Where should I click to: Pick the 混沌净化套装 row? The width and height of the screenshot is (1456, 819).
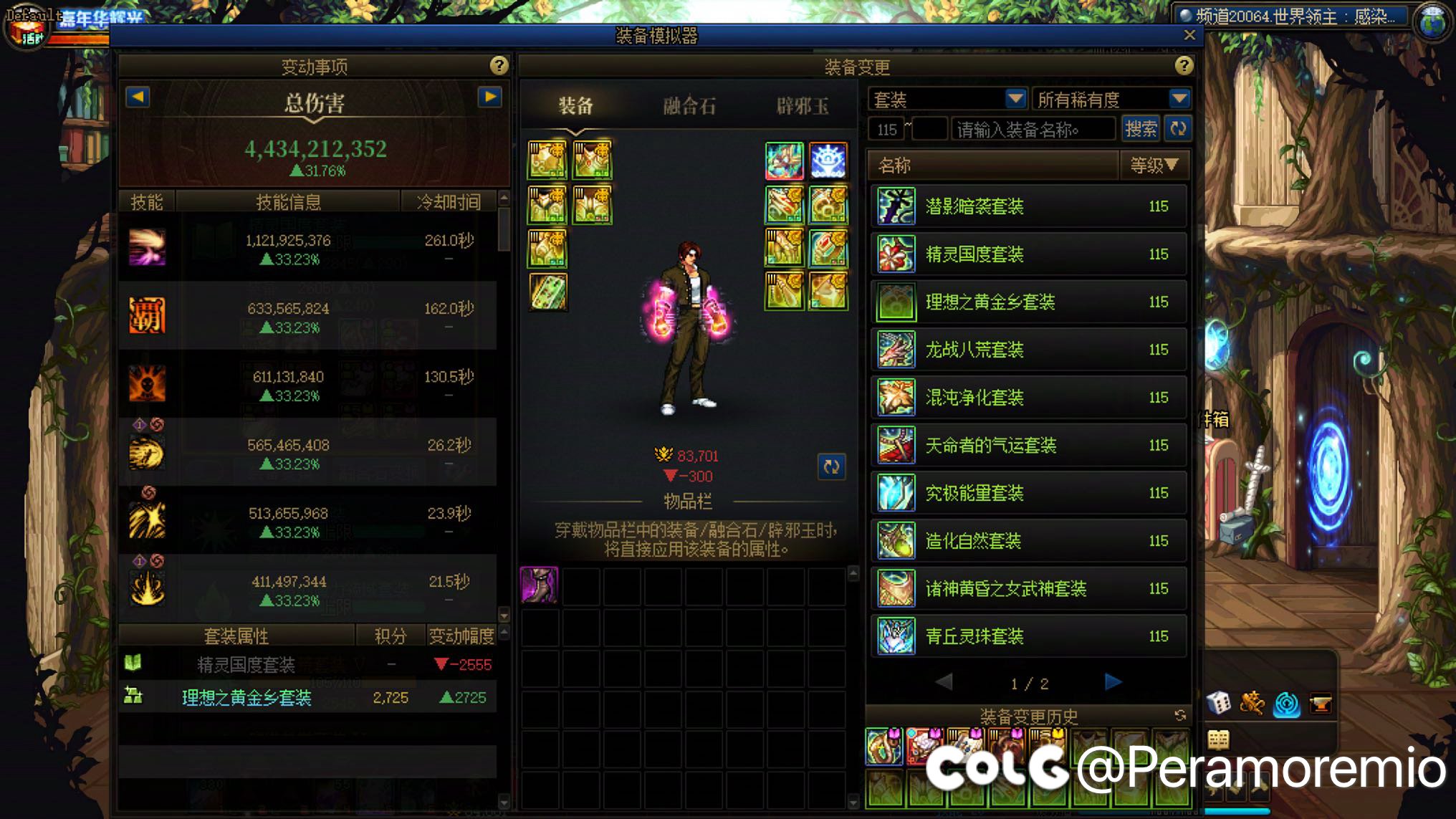pos(1029,398)
